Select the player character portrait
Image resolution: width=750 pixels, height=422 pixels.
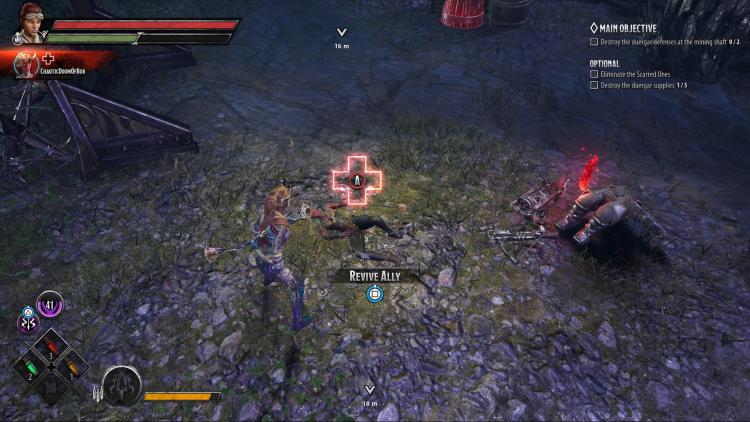click(33, 23)
